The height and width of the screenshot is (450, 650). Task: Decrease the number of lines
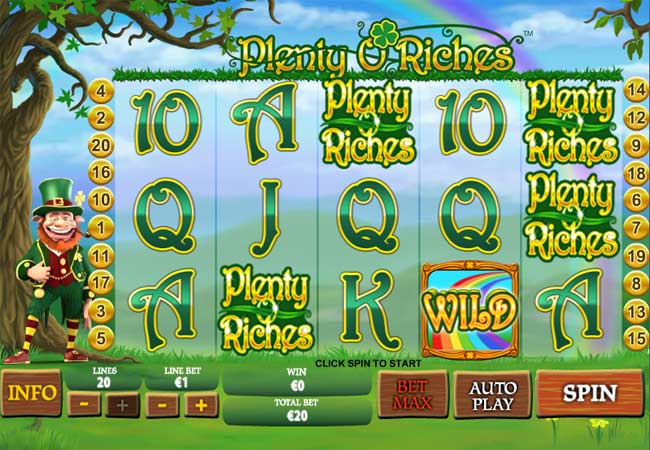tap(87, 405)
